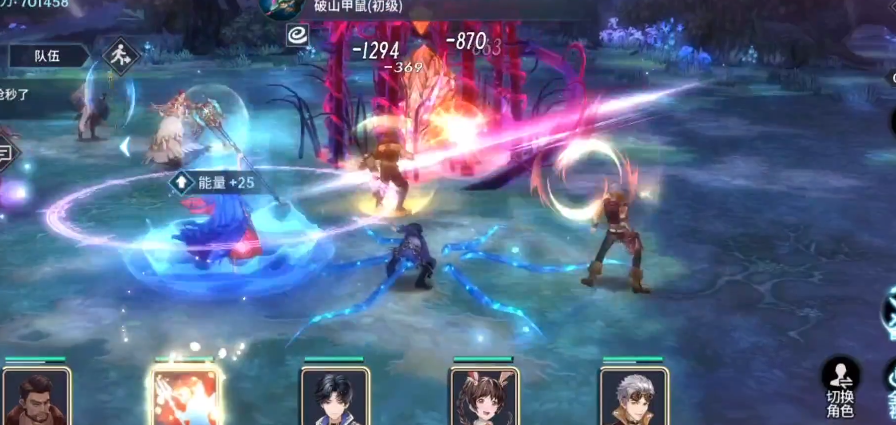Tap the running figure diamond icon
This screenshot has width=896, height=425.
122,55
